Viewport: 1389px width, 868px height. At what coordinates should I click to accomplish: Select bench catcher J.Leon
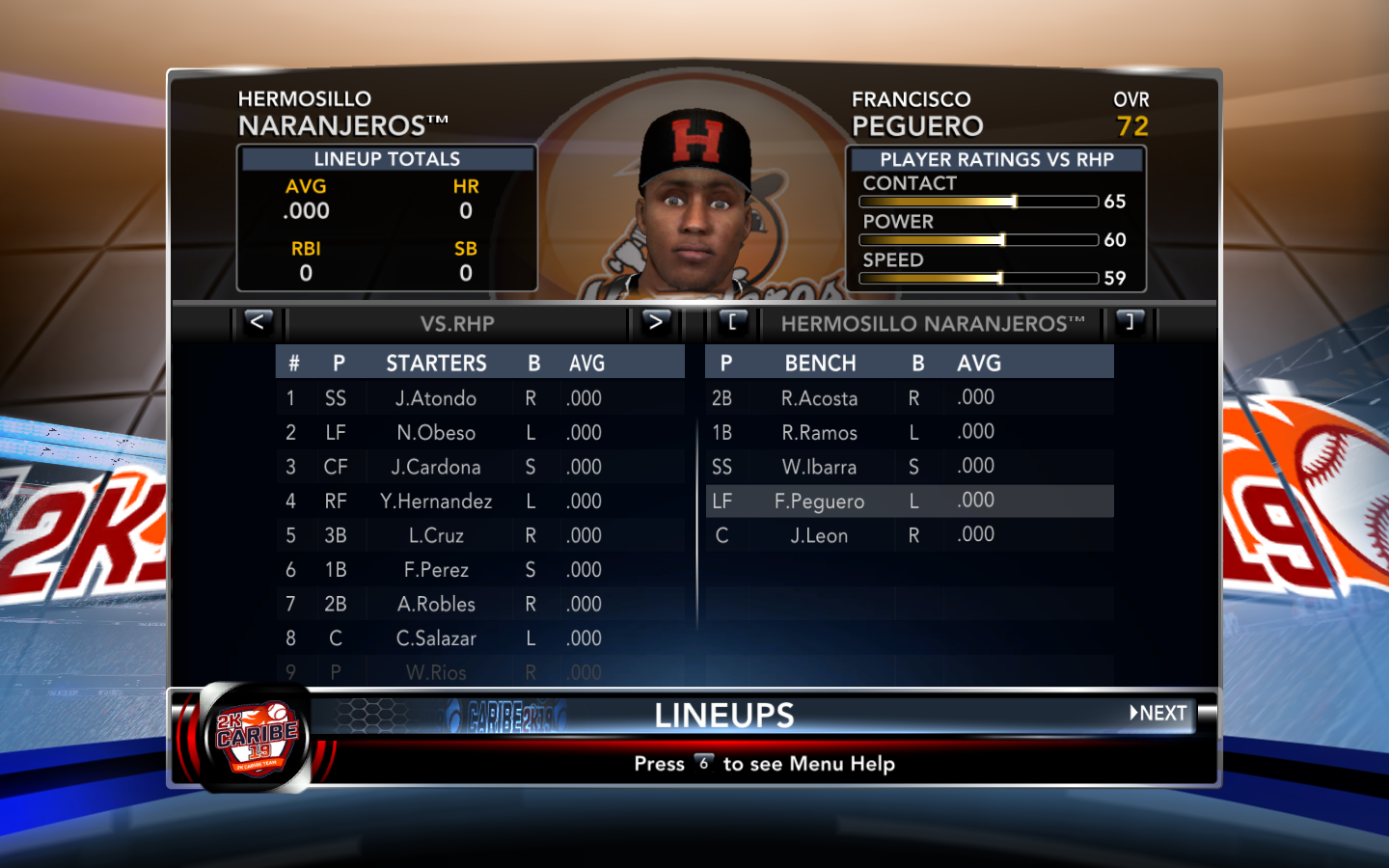(x=819, y=535)
